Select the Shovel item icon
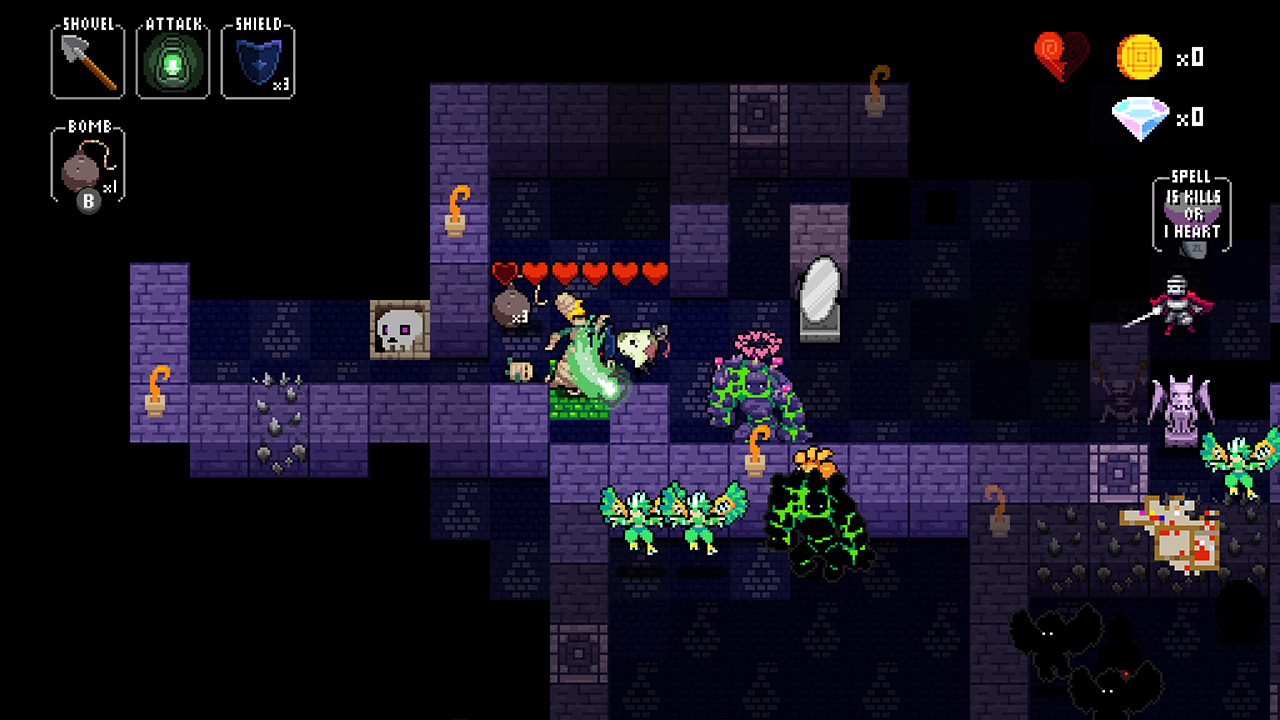The image size is (1280, 720). (x=86, y=60)
